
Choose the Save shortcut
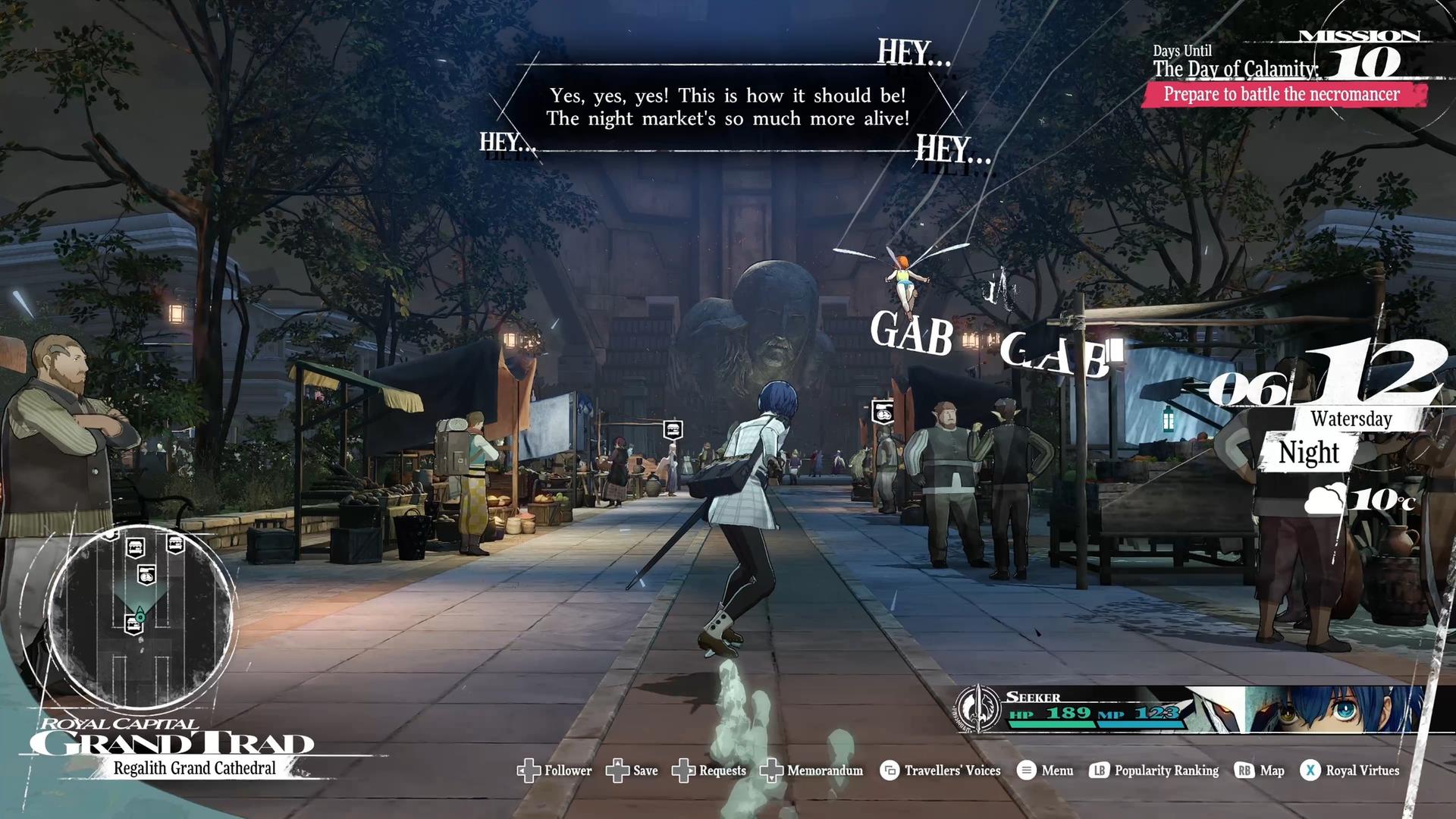[x=633, y=770]
